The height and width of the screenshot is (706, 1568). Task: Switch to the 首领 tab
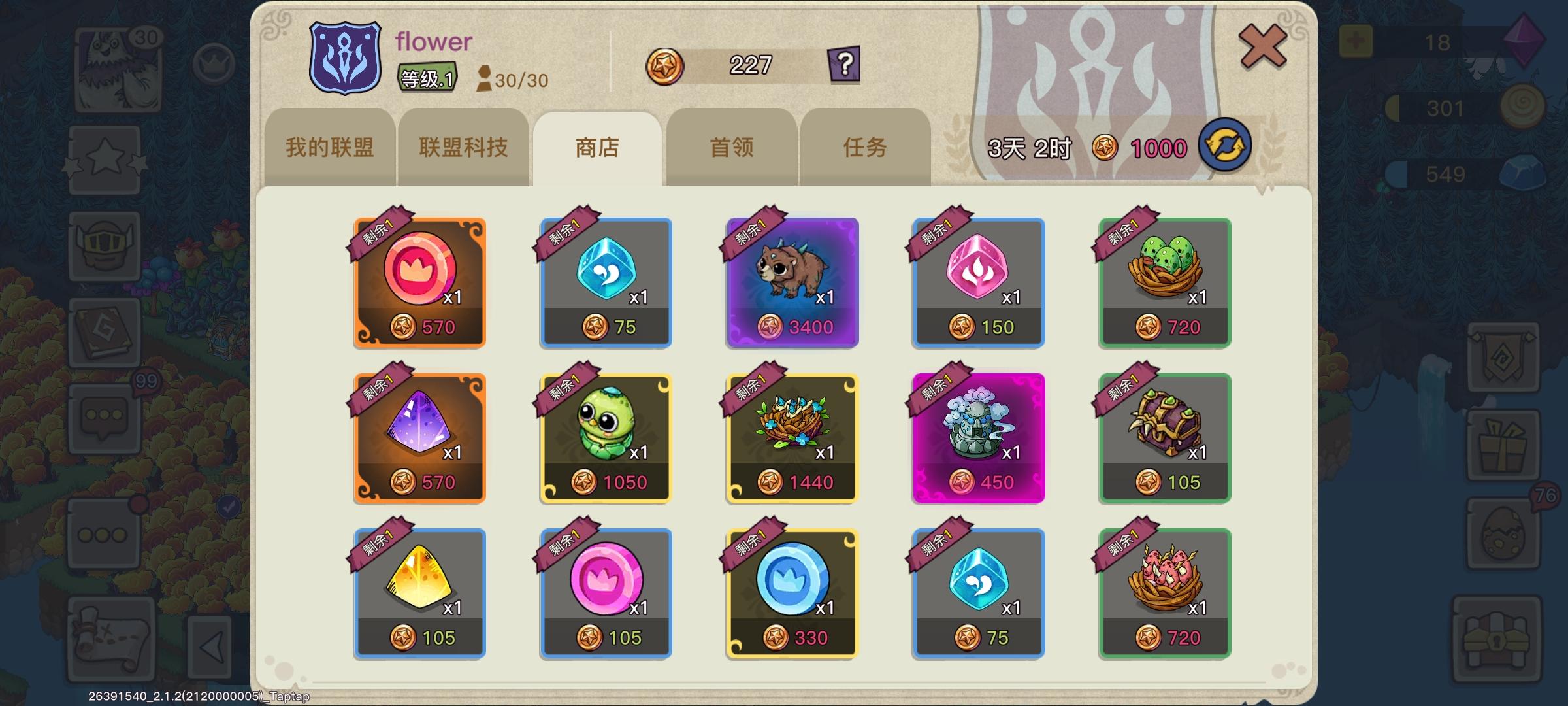(731, 148)
